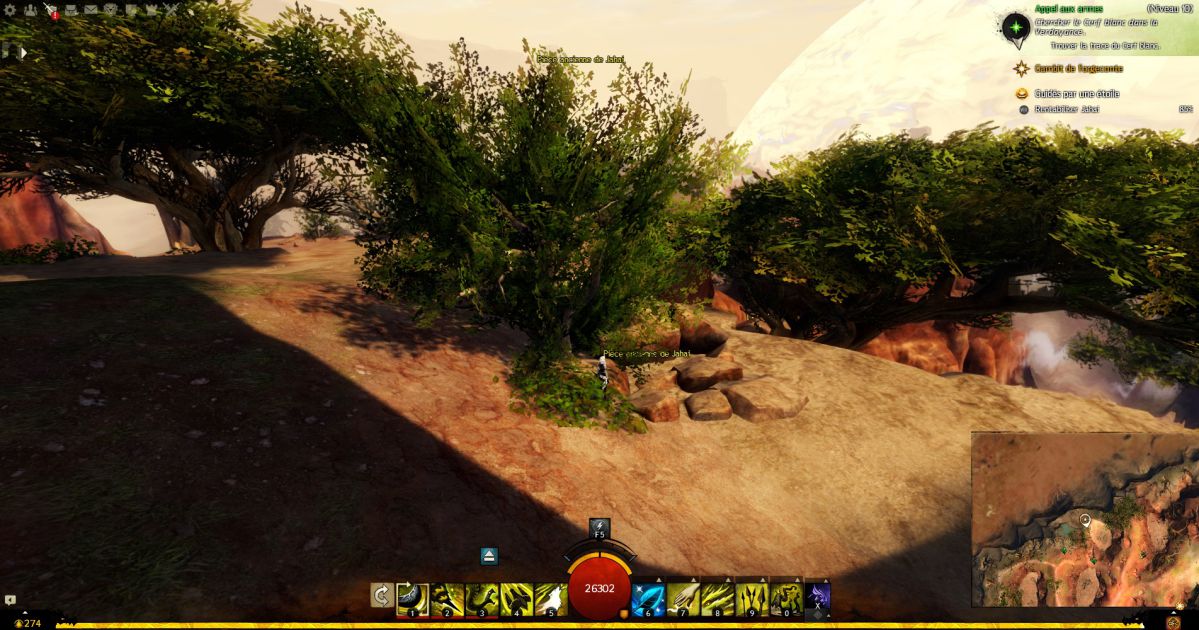Open the gear-shaped game menu icon

[x=10, y=10]
